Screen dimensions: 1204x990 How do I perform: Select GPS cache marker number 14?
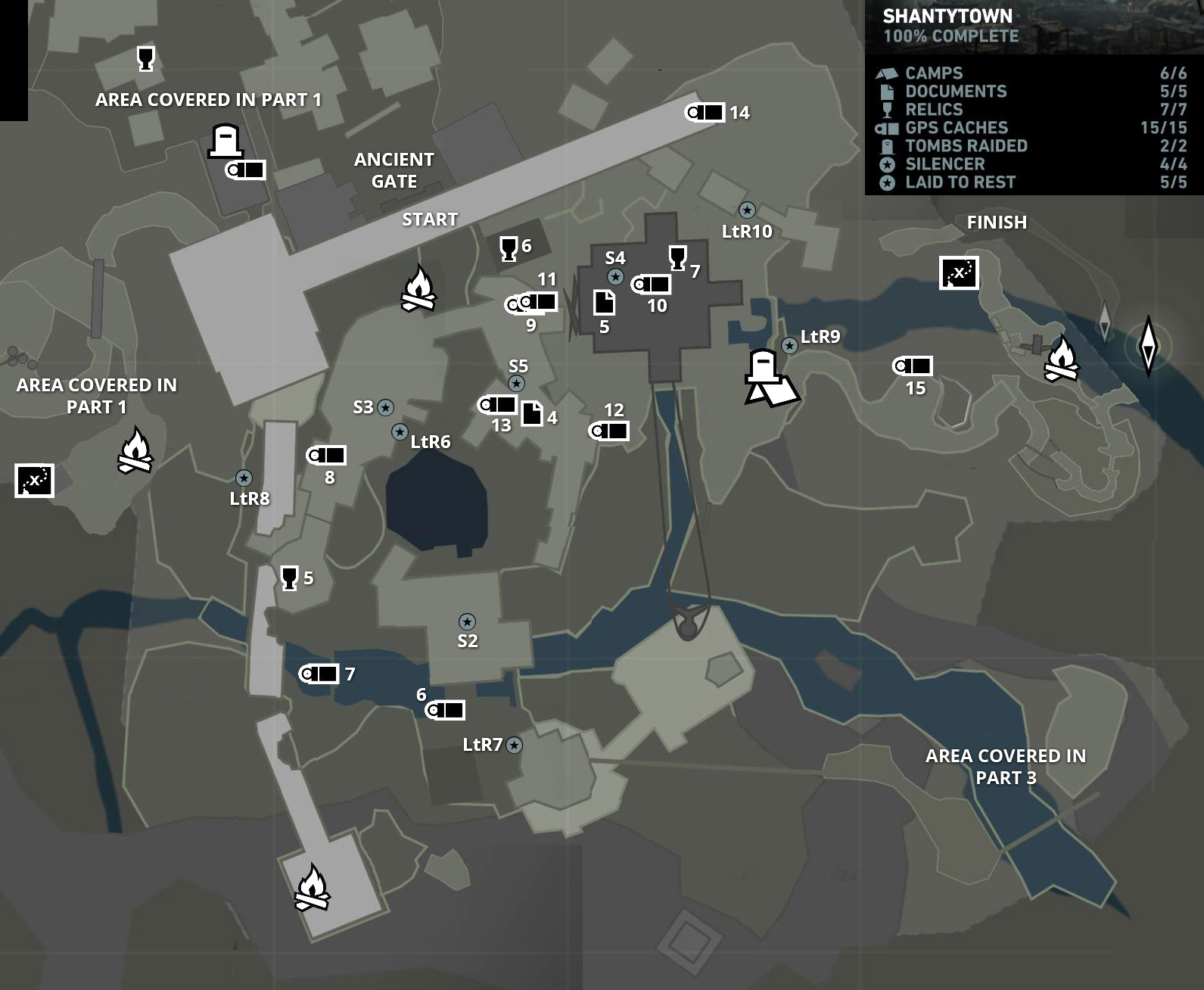705,113
